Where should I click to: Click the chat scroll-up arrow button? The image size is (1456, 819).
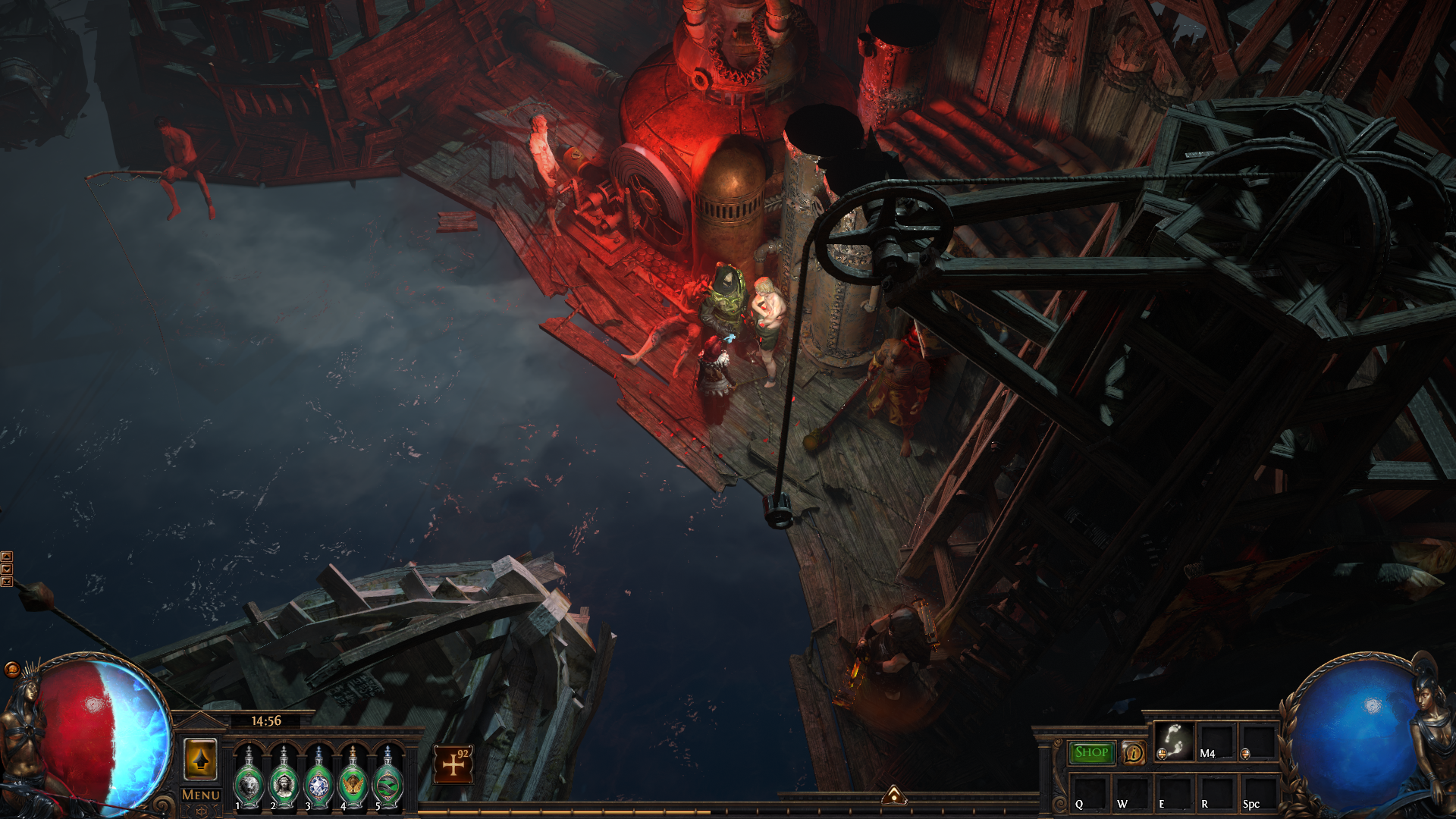coord(7,557)
